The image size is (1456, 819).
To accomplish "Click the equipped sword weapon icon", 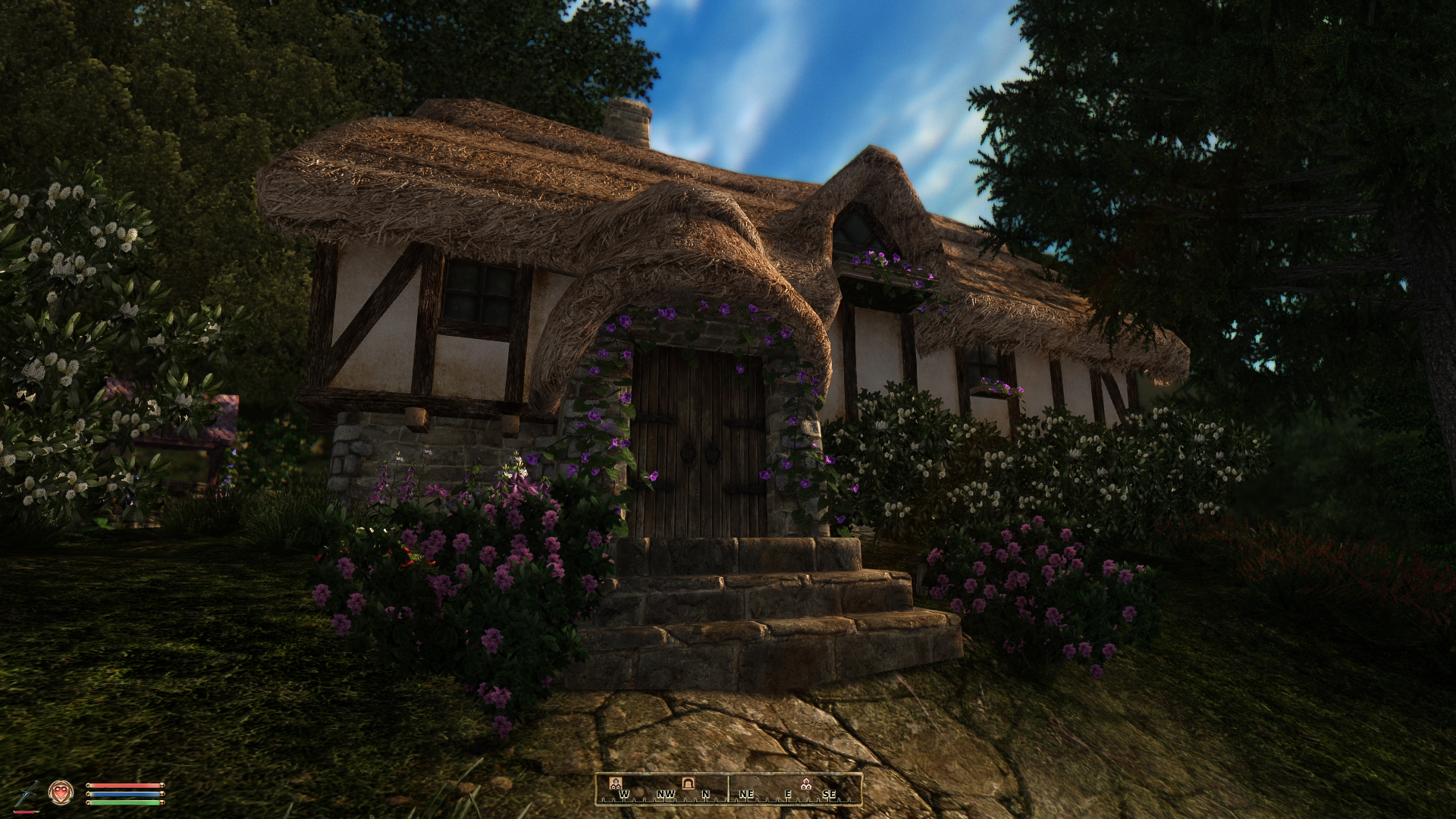I will tap(28, 792).
